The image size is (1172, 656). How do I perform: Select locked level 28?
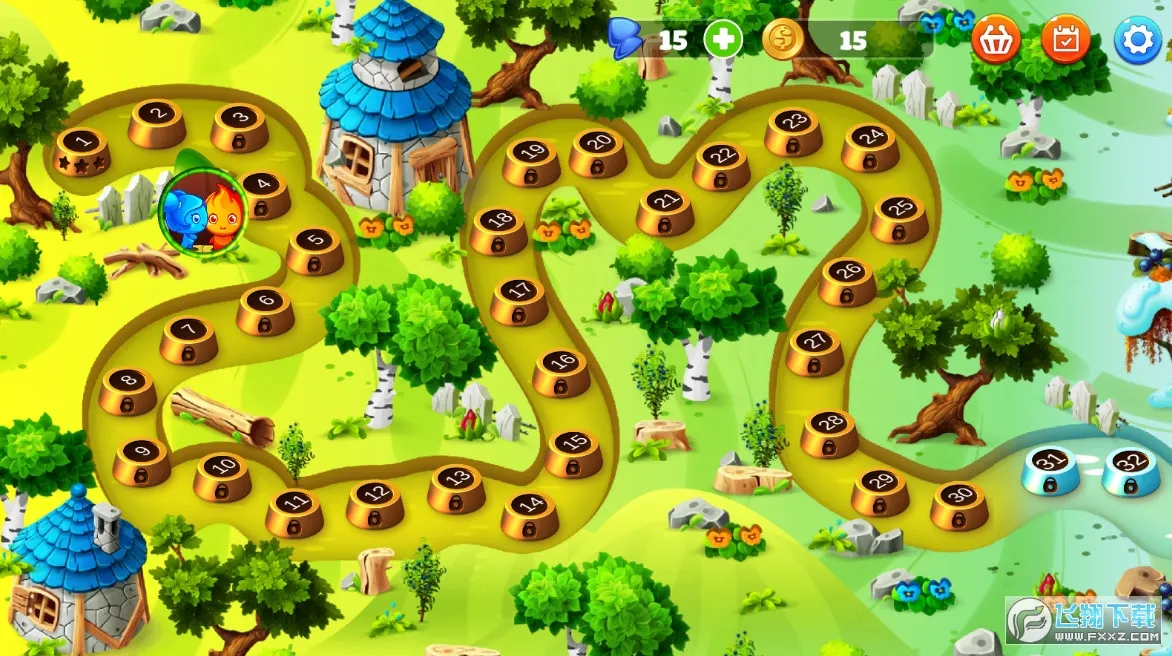[x=829, y=432]
